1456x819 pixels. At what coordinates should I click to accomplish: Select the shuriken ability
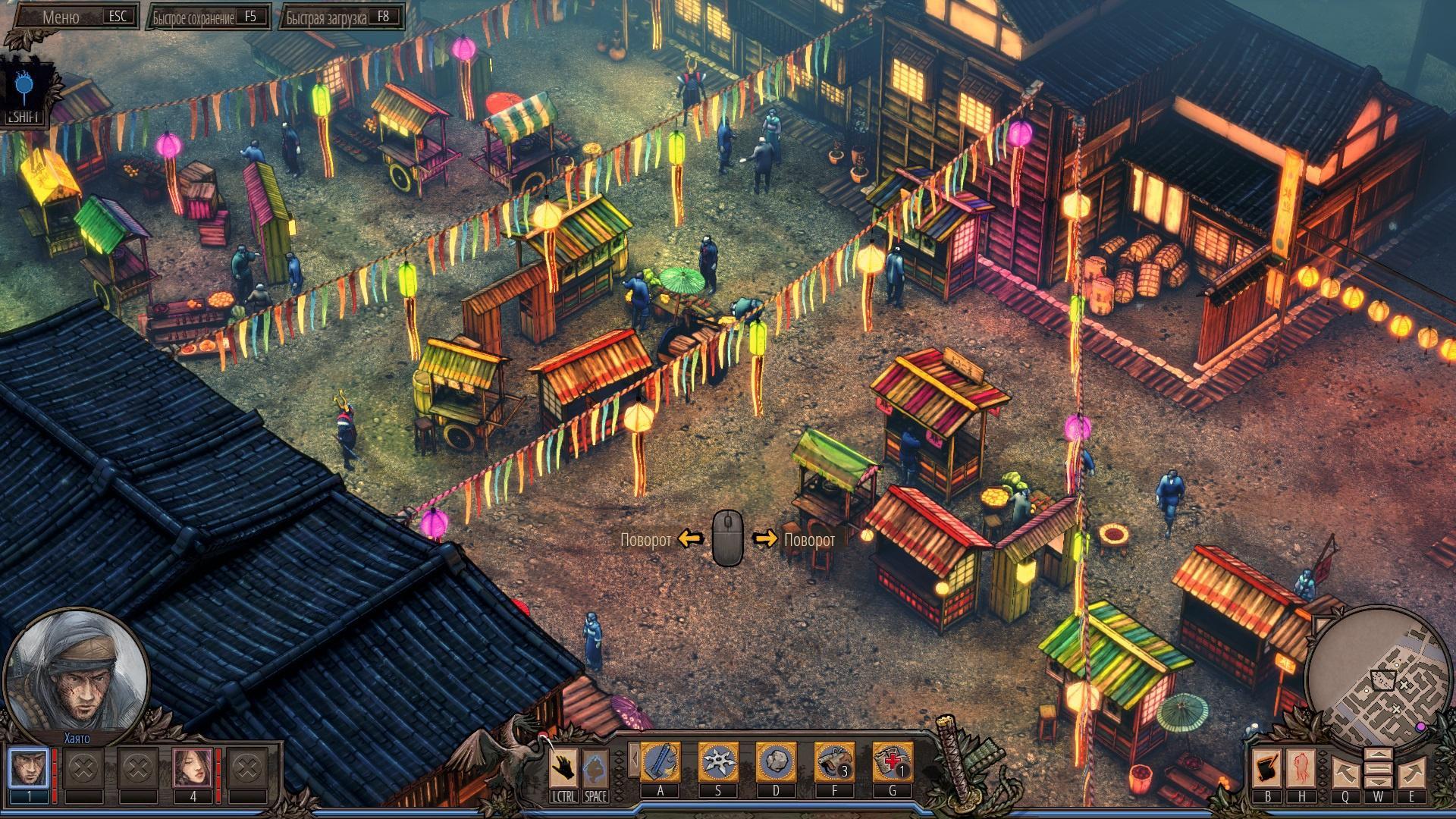tap(717, 762)
